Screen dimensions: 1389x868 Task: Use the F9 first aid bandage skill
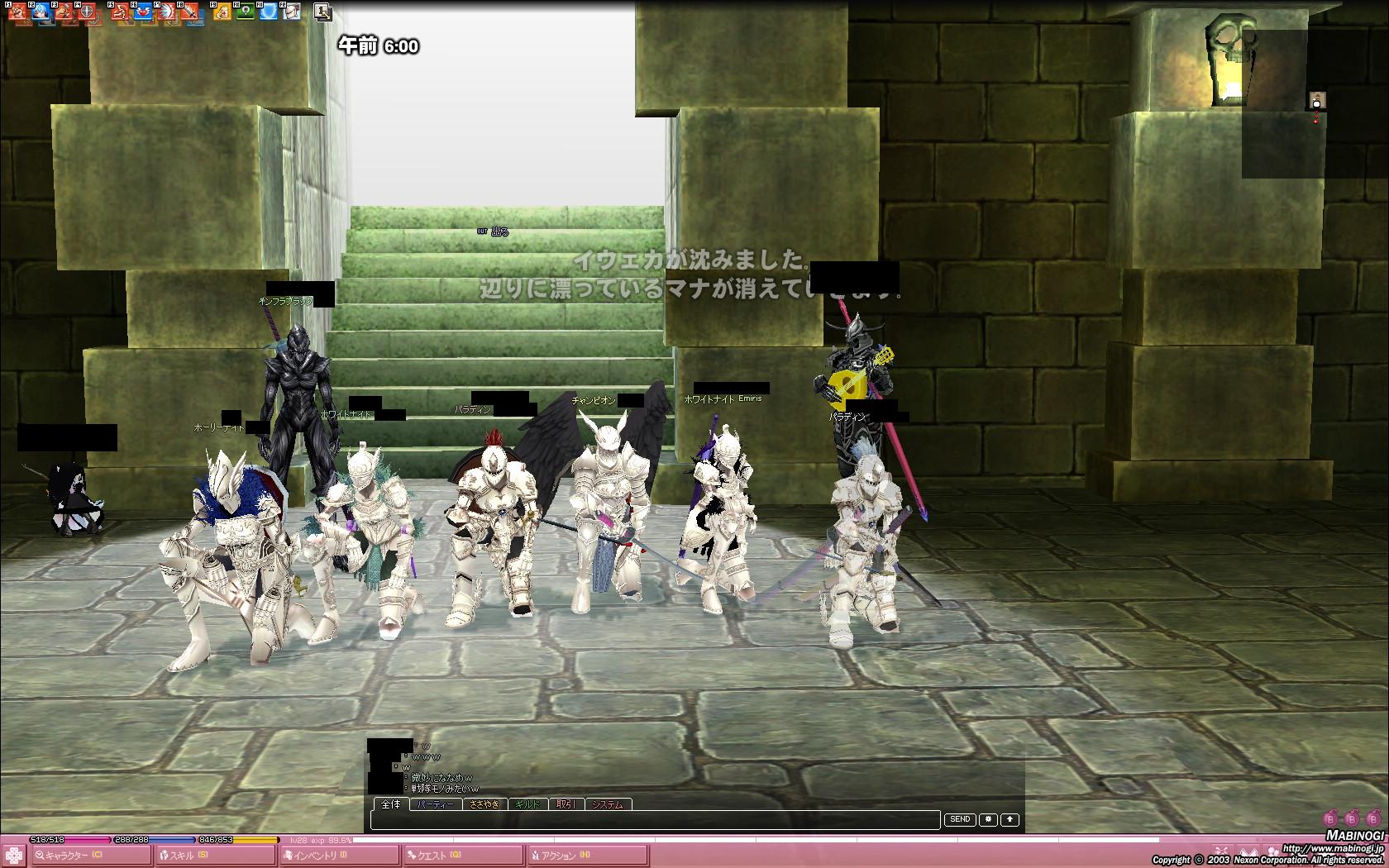coord(222,12)
